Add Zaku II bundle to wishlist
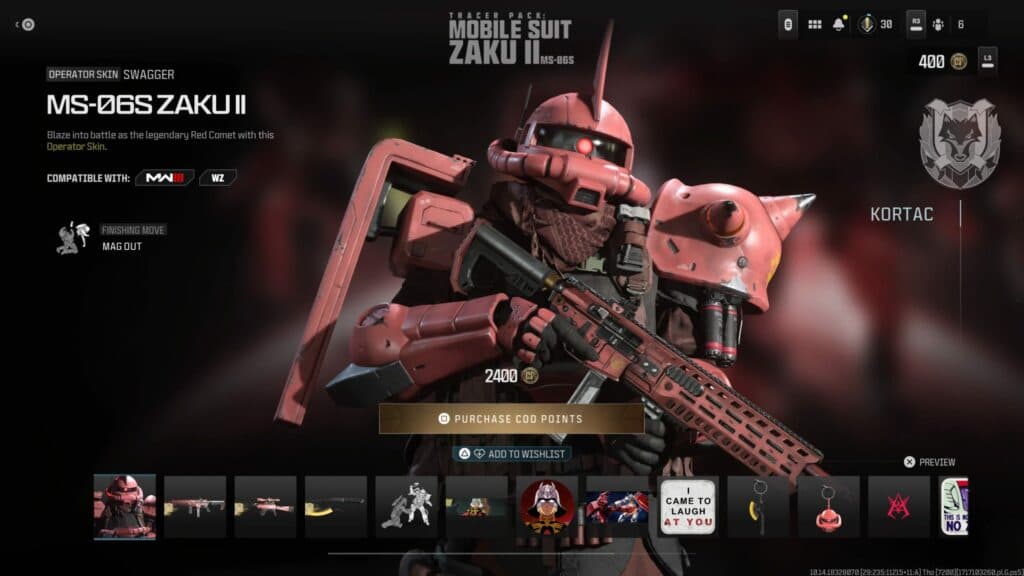The width and height of the screenshot is (1024, 576). [x=511, y=454]
